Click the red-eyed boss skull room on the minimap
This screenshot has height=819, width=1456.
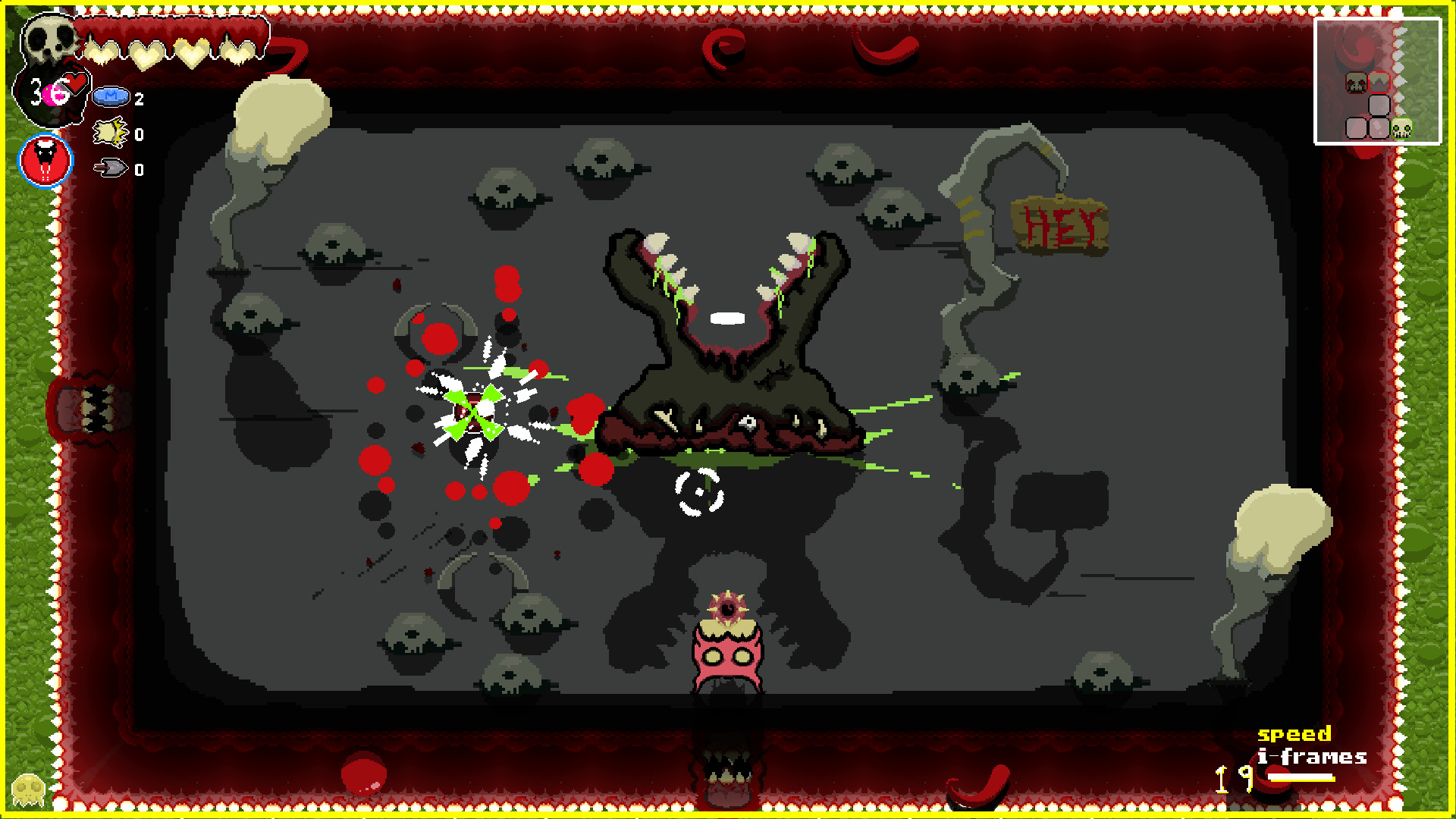[1355, 83]
